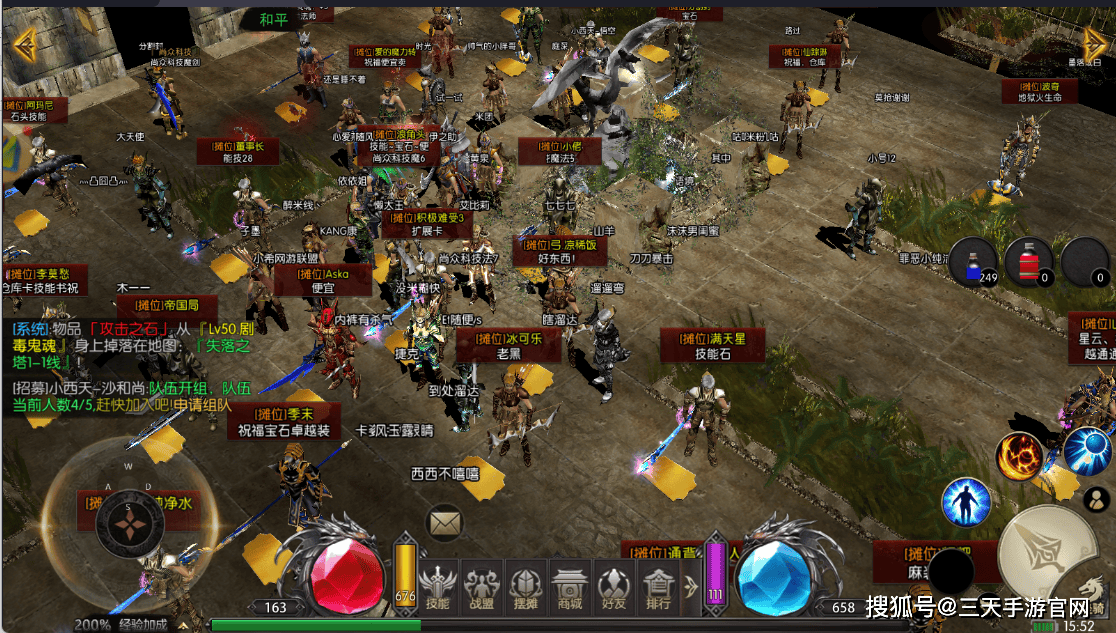Use the red health potion slot
Image resolution: width=1116 pixels, height=633 pixels.
coord(1030,263)
